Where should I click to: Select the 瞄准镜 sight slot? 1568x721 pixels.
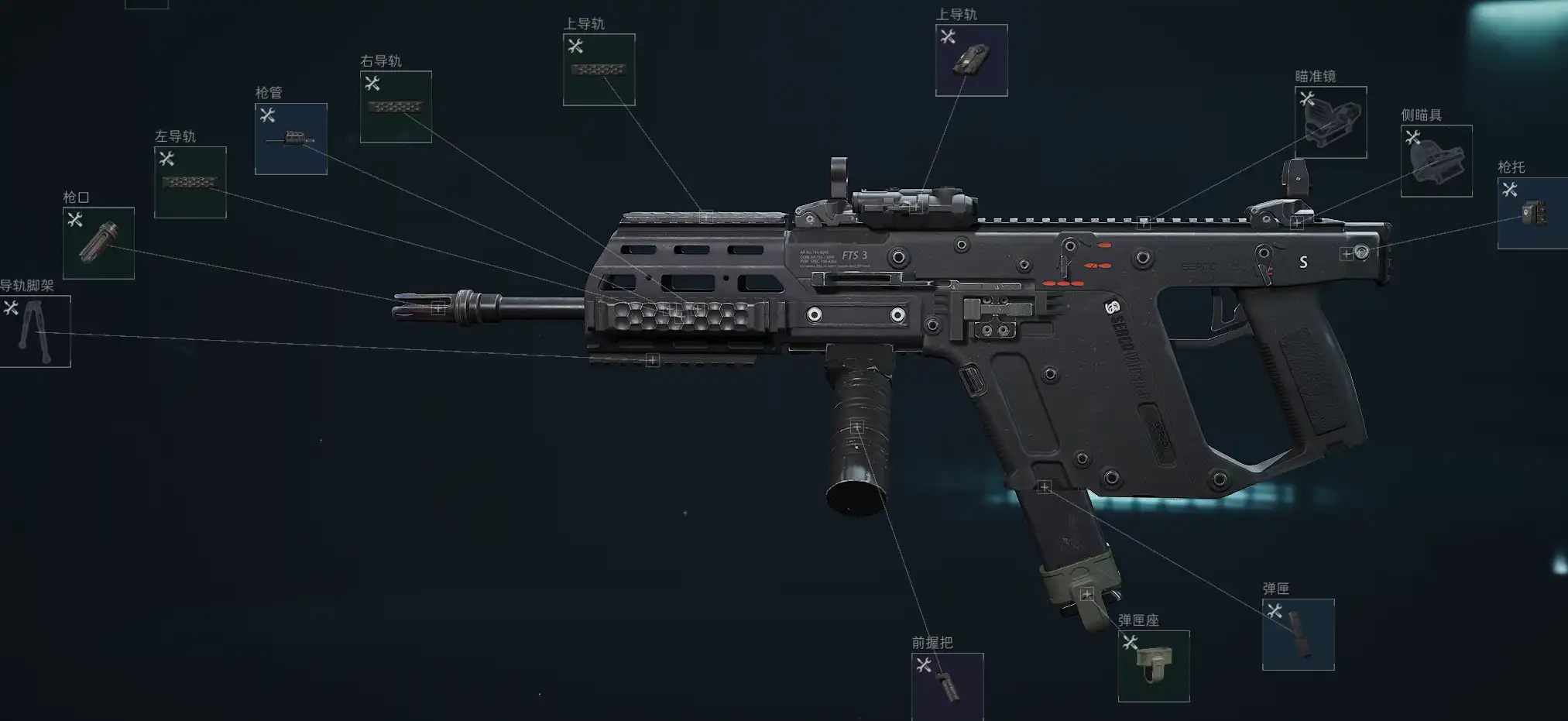pos(1330,122)
